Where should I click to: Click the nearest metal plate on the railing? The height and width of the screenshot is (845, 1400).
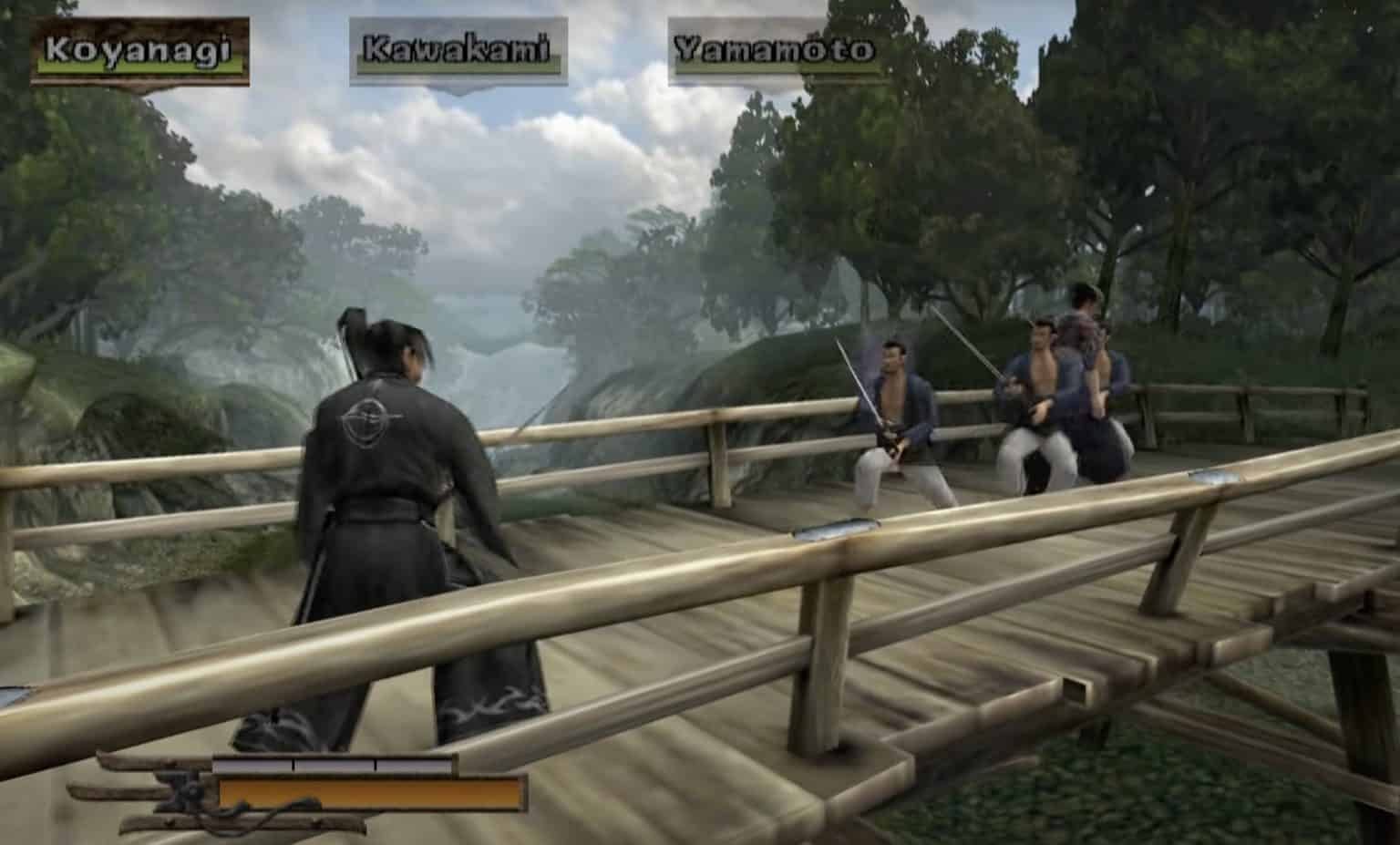pyautogui.click(x=836, y=527)
